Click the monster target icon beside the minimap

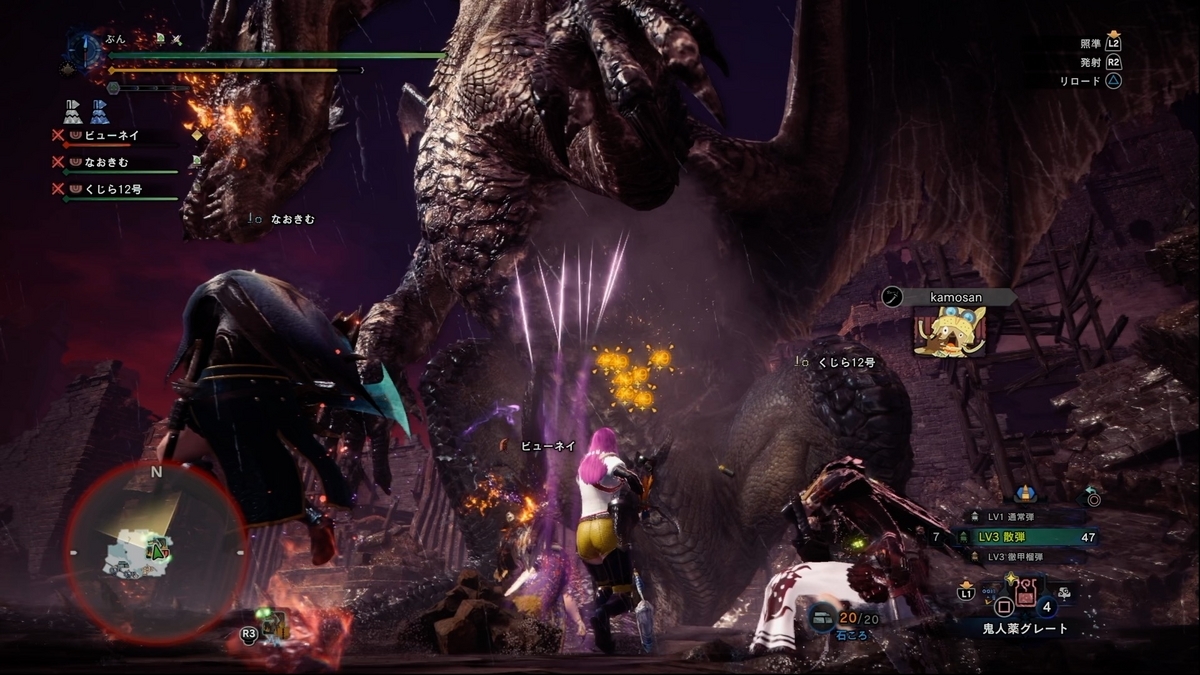(x=272, y=627)
